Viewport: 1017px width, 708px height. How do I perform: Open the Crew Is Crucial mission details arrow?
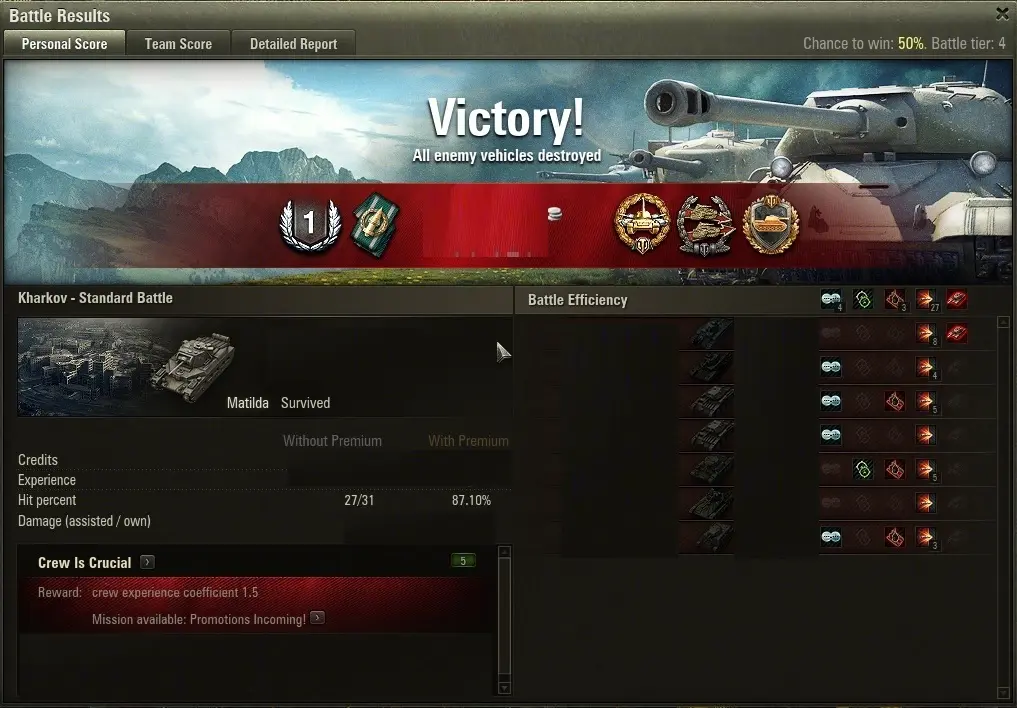pyautogui.click(x=147, y=562)
